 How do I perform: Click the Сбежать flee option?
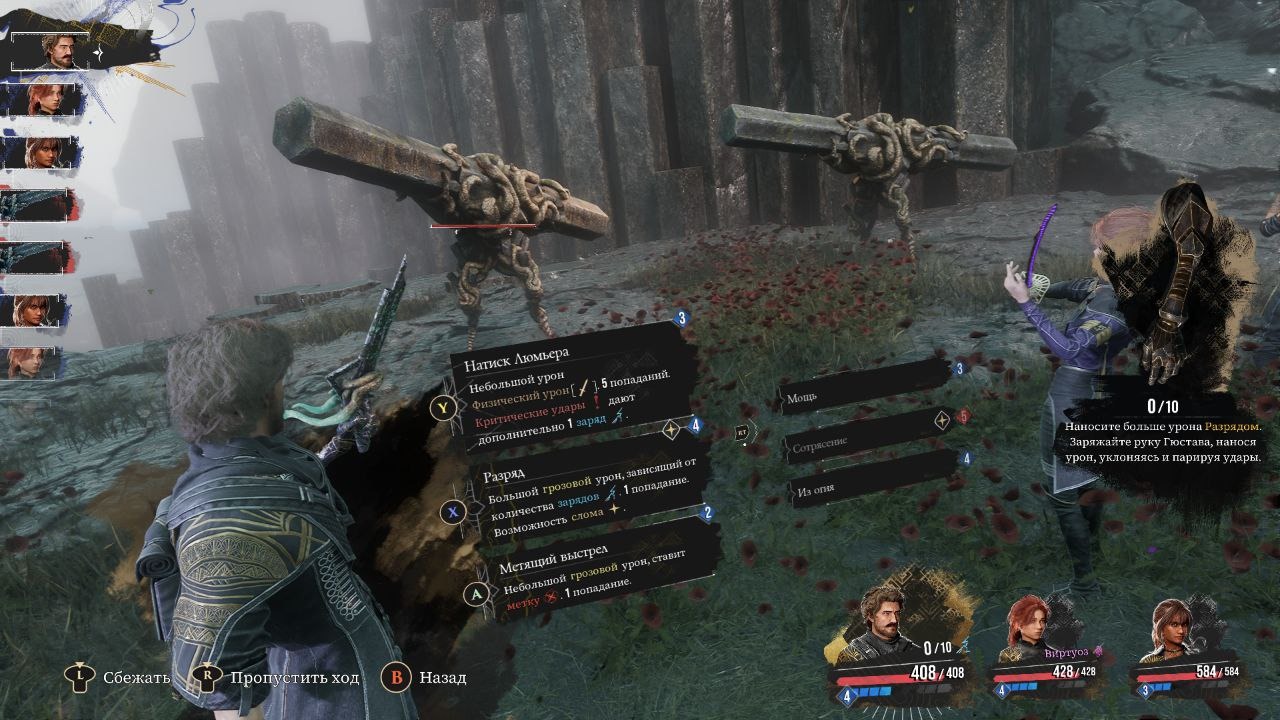coord(120,677)
